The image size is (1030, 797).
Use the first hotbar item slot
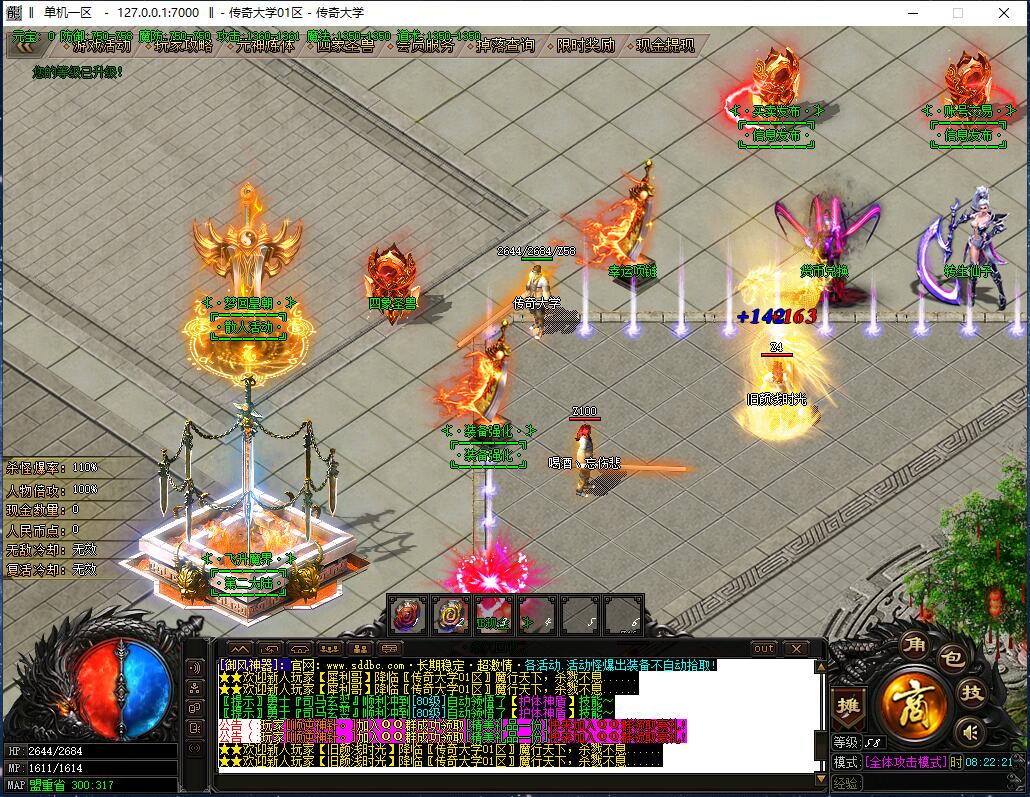pyautogui.click(x=407, y=614)
